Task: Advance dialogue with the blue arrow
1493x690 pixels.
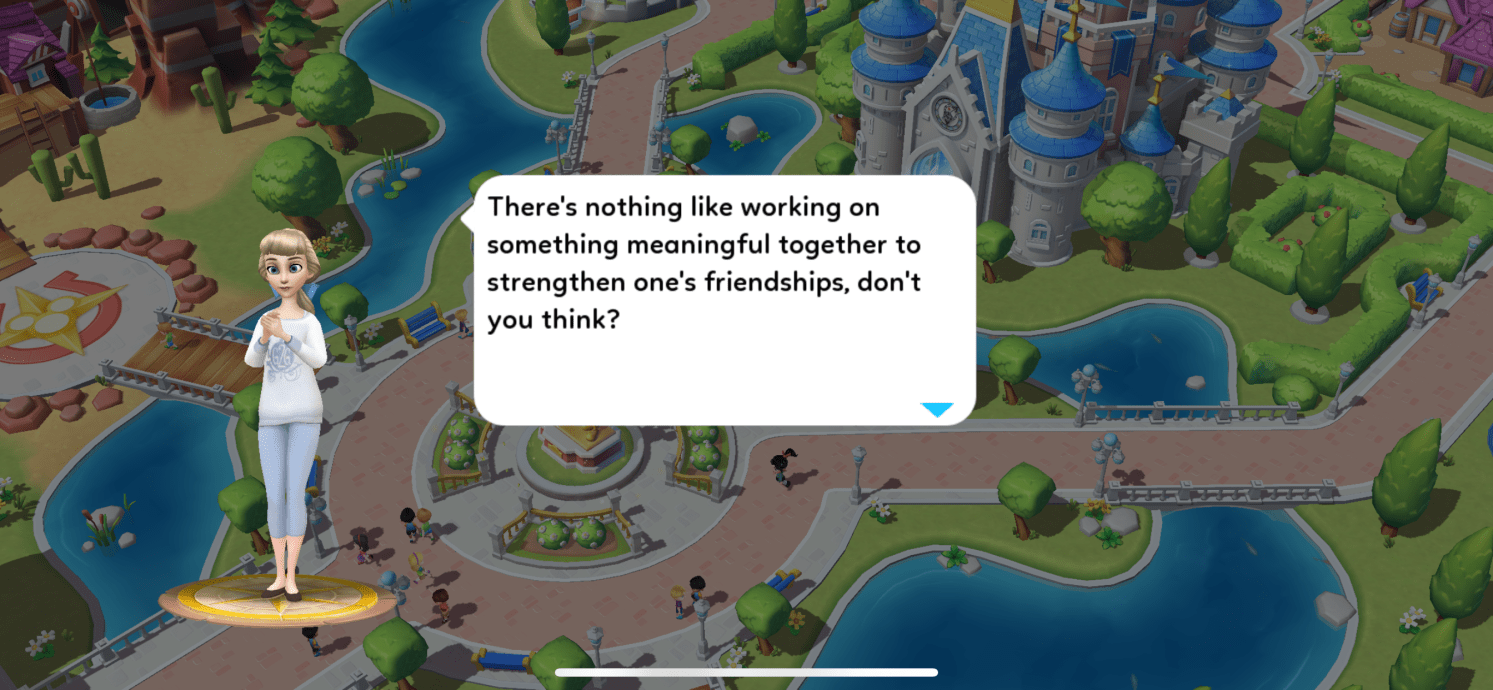Action: coord(937,409)
